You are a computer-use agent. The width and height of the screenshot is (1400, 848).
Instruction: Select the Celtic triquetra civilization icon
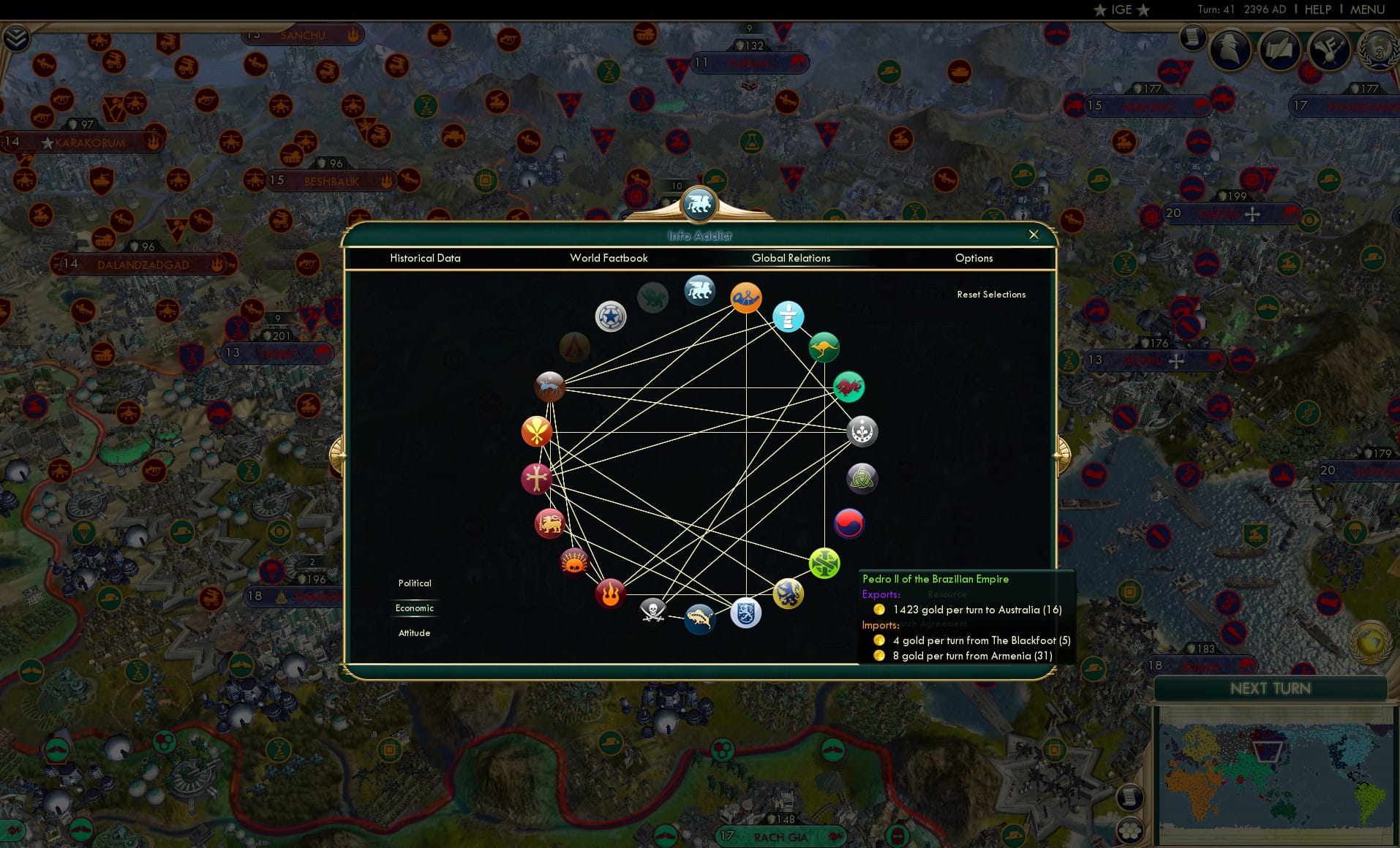pyautogui.click(x=862, y=479)
